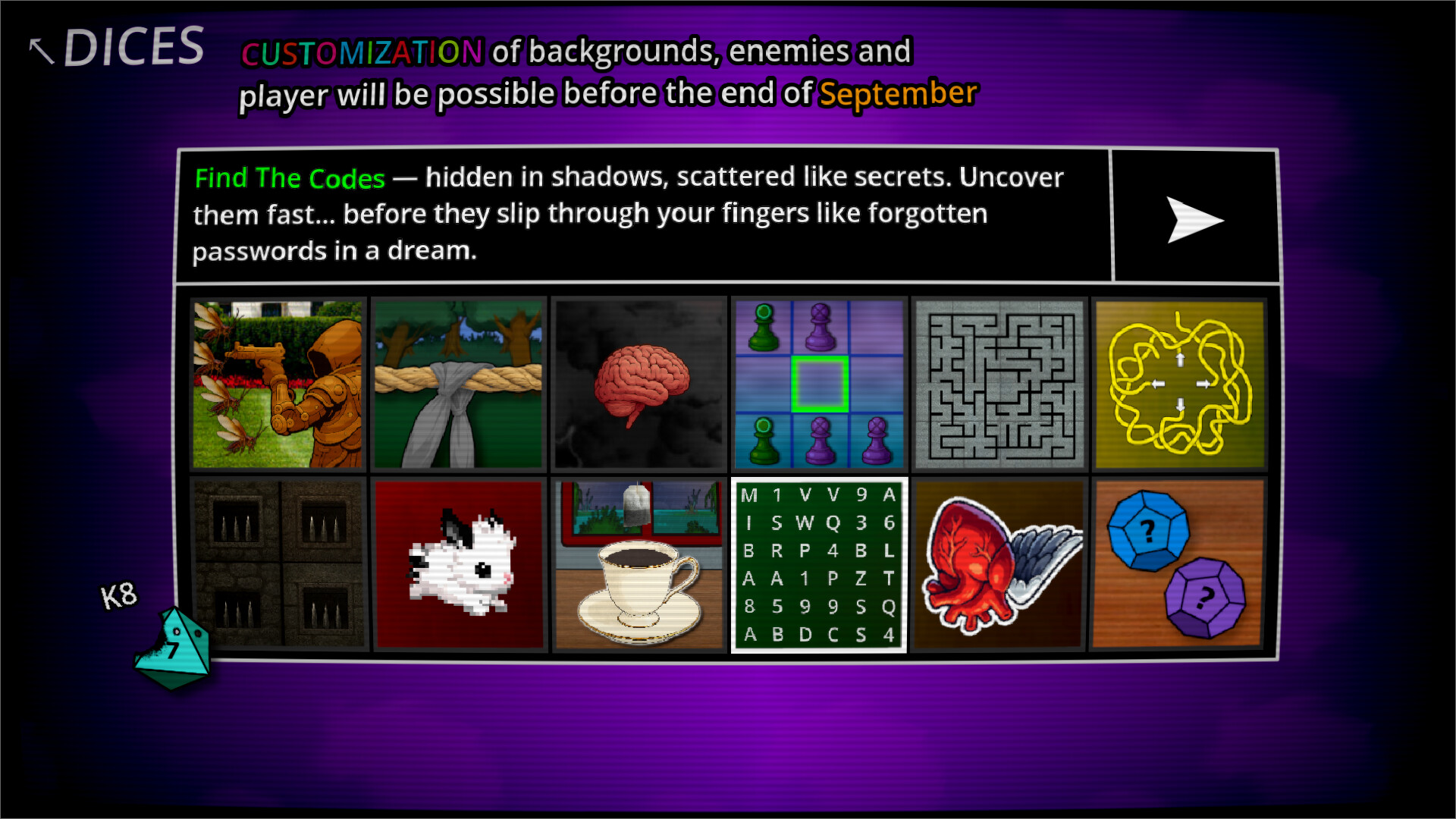Open the teacup minigame tile
1456x819 pixels.
(x=639, y=563)
